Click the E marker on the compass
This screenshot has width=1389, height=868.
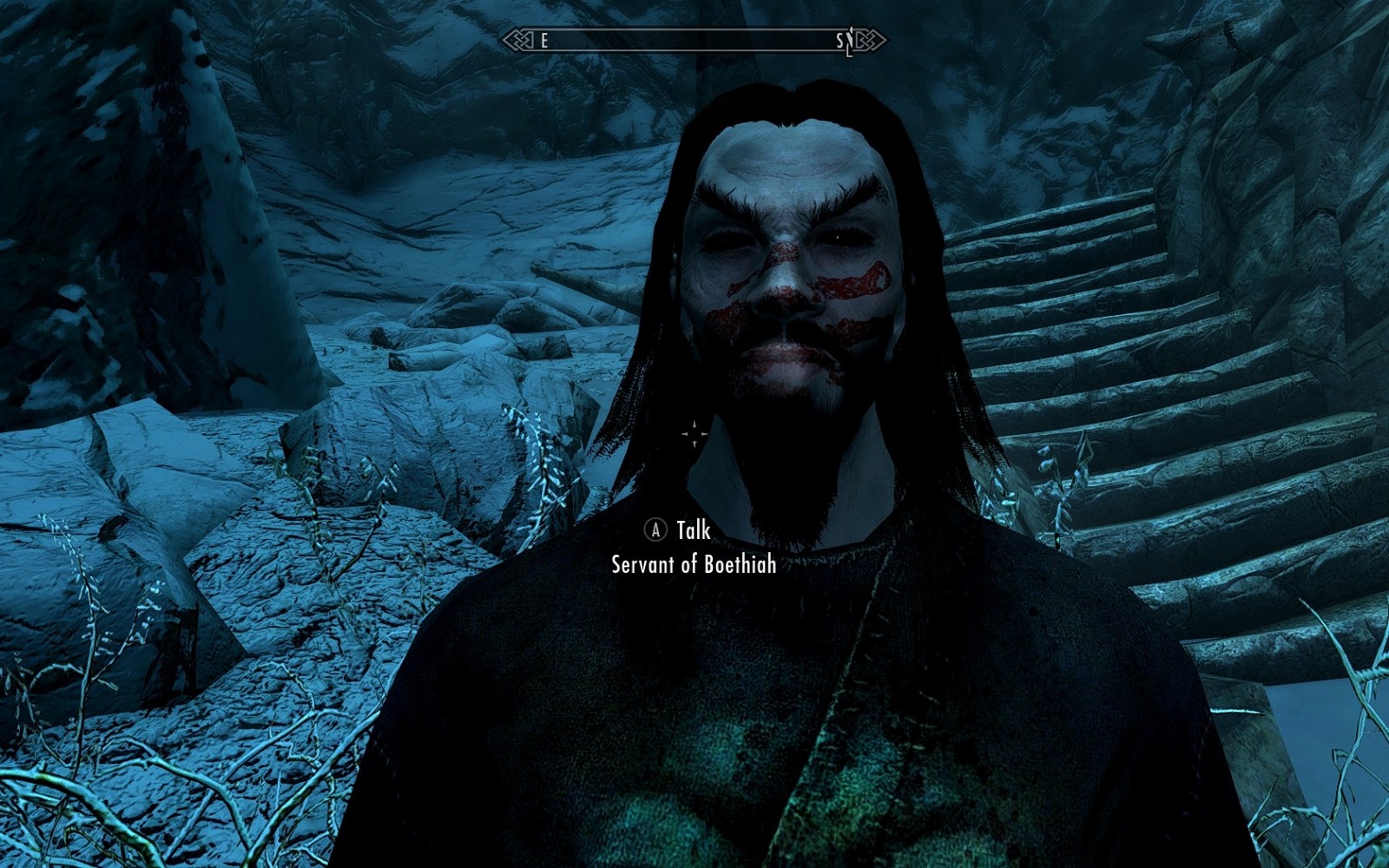click(544, 40)
